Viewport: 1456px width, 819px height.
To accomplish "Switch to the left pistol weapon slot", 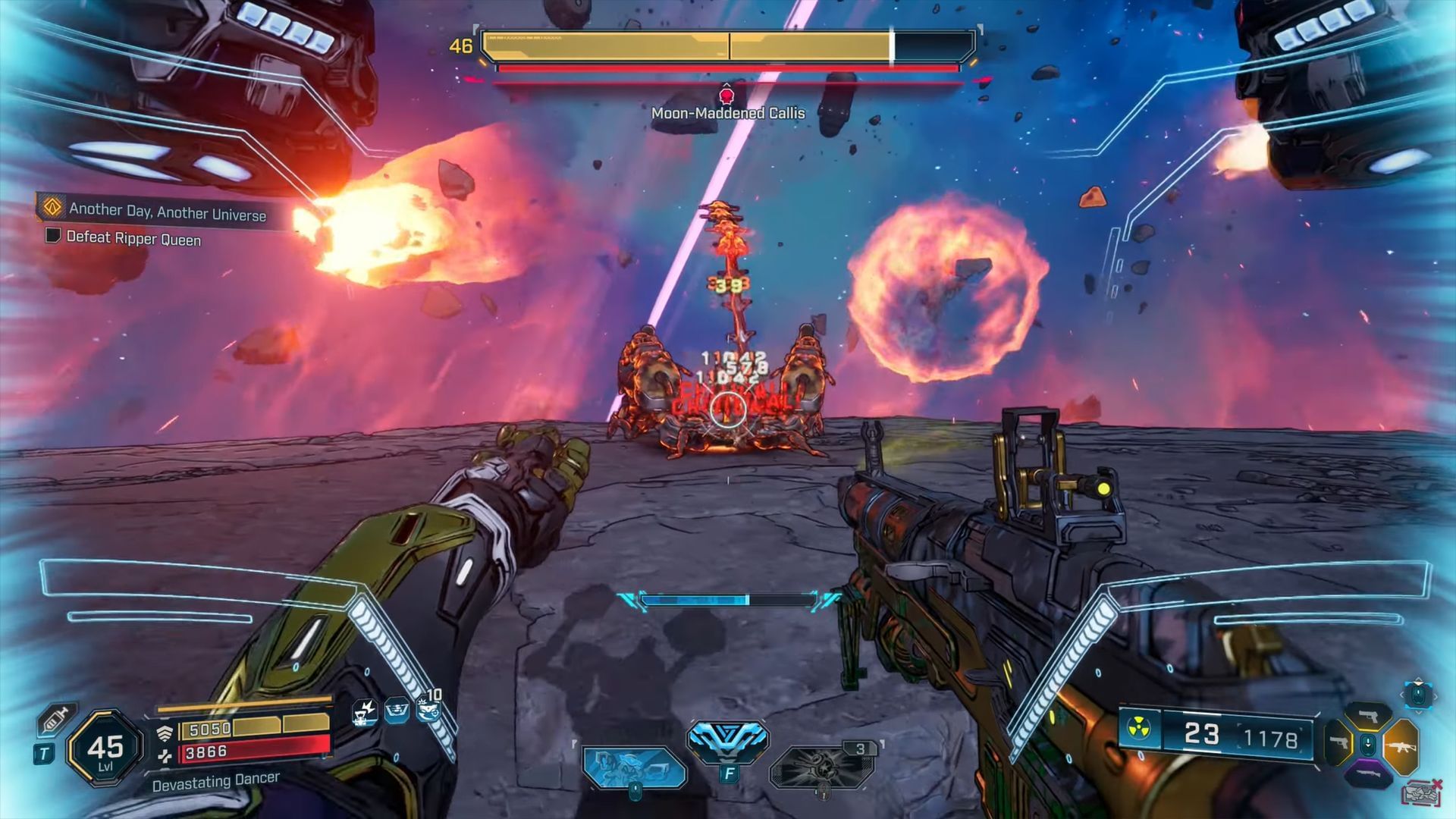I will [1338, 742].
